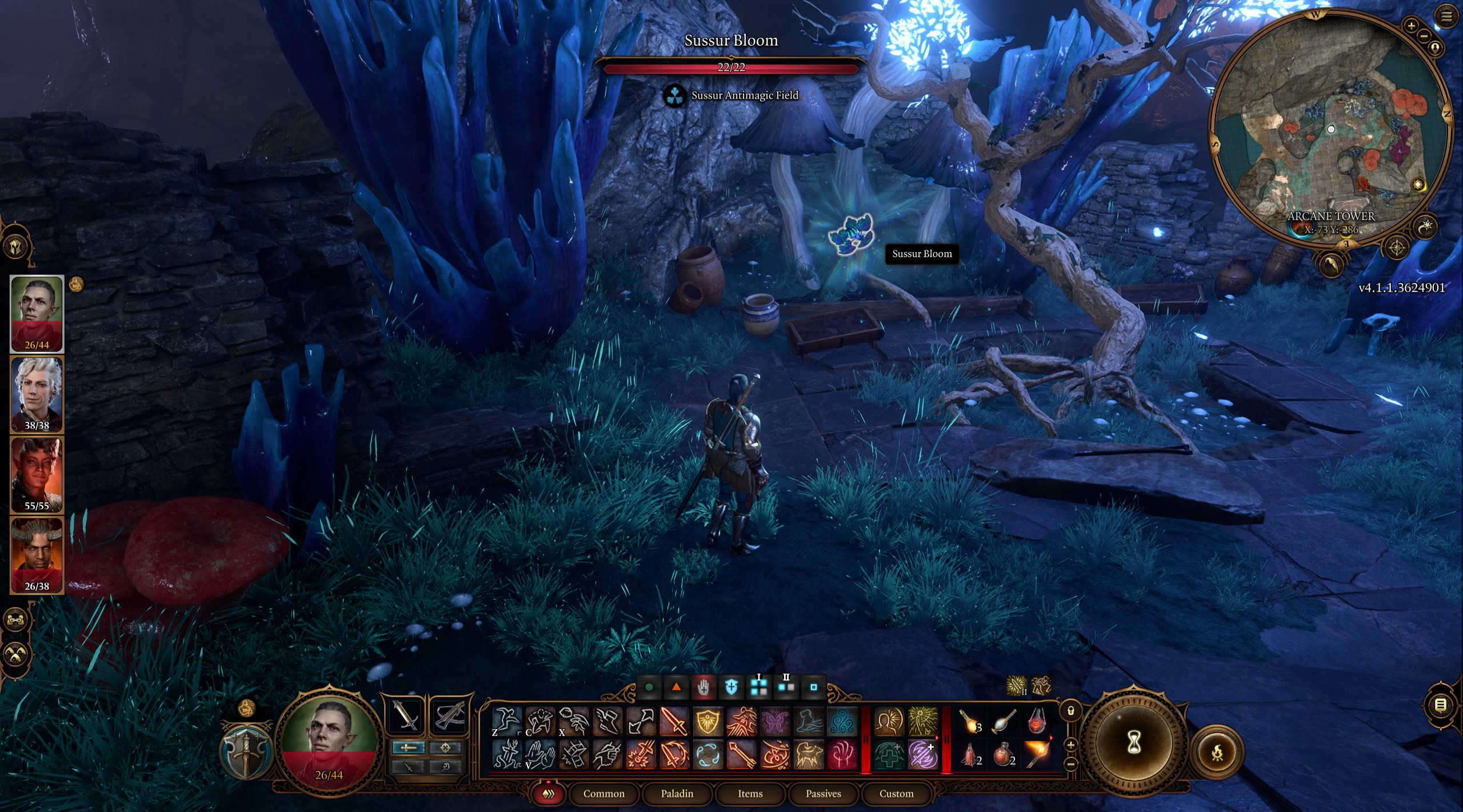Zoom out the minimap
Screen dimensions: 1463x812
tap(1423, 35)
